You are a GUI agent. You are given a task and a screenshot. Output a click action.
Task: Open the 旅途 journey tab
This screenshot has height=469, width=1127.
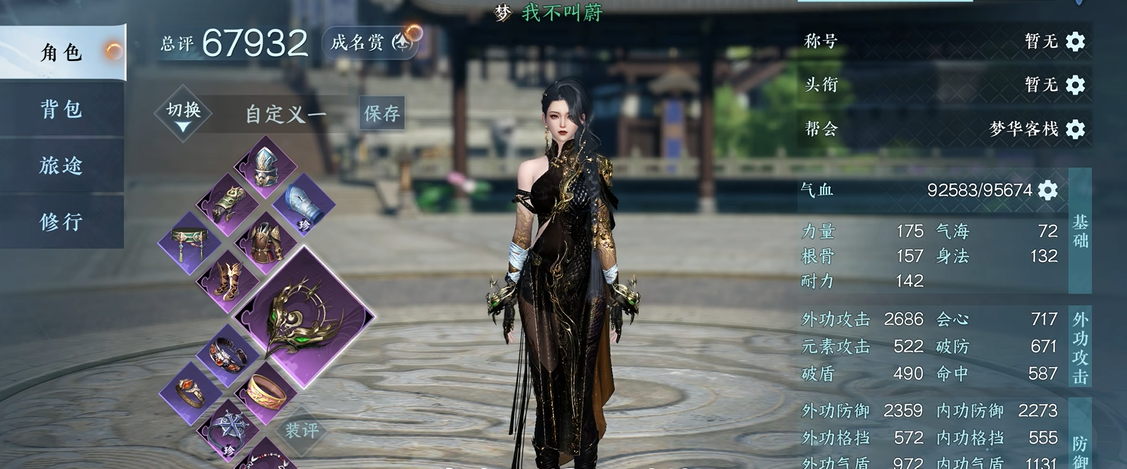click(x=62, y=165)
